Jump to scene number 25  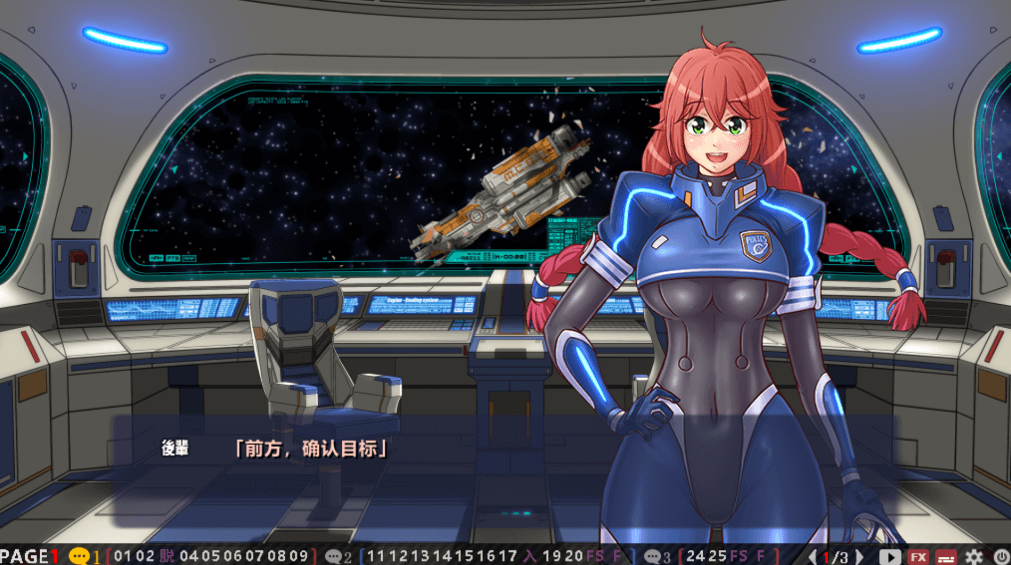717,556
